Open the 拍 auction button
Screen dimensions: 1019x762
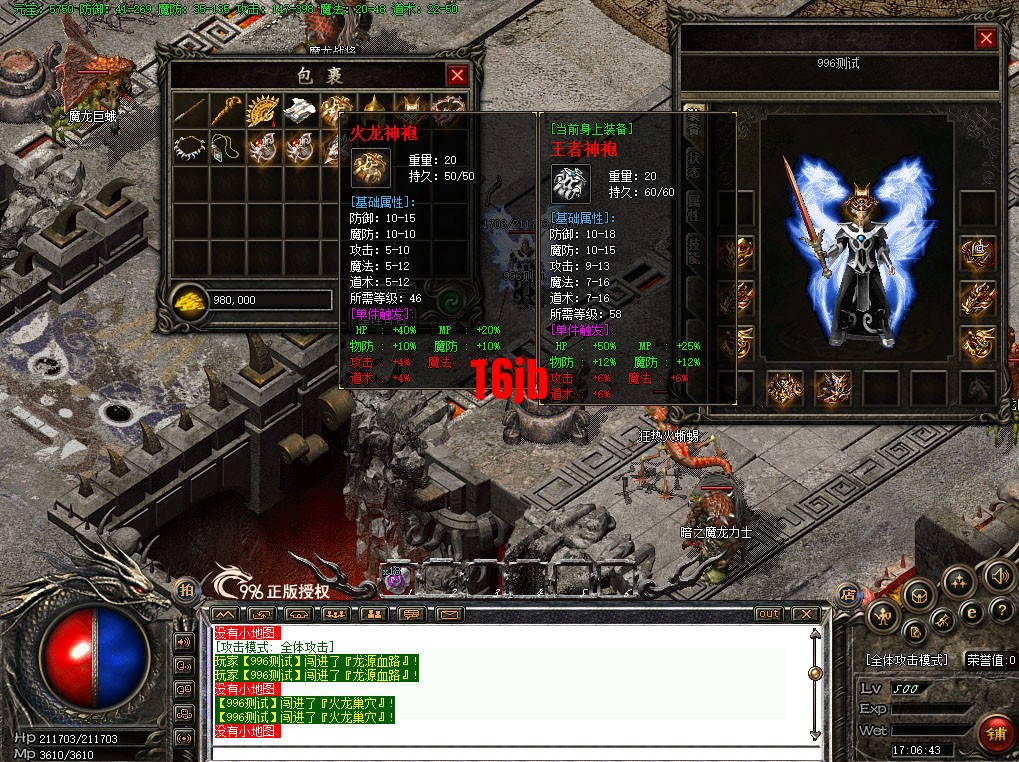click(x=186, y=590)
